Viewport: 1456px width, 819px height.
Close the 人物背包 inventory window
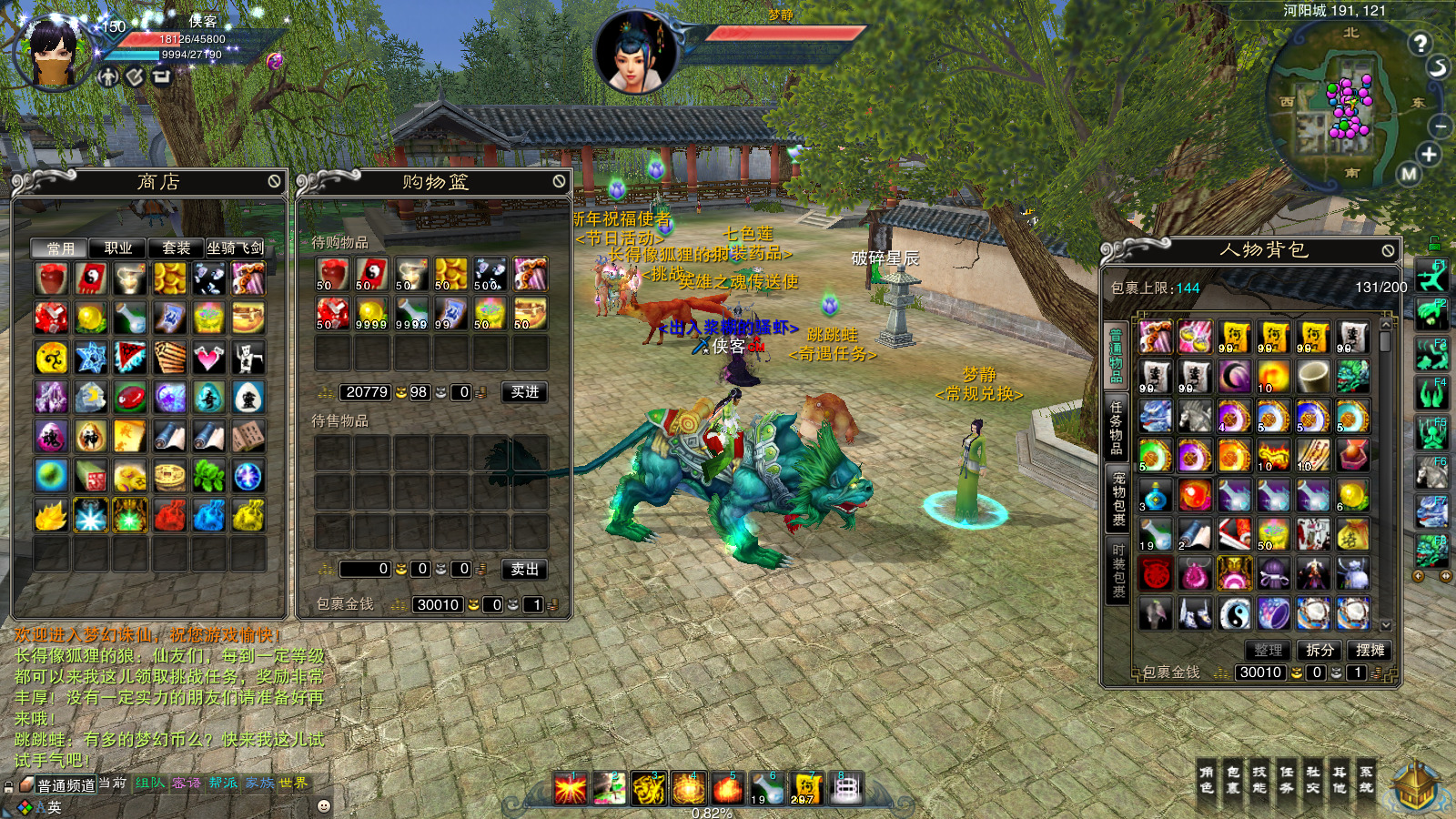(1388, 250)
